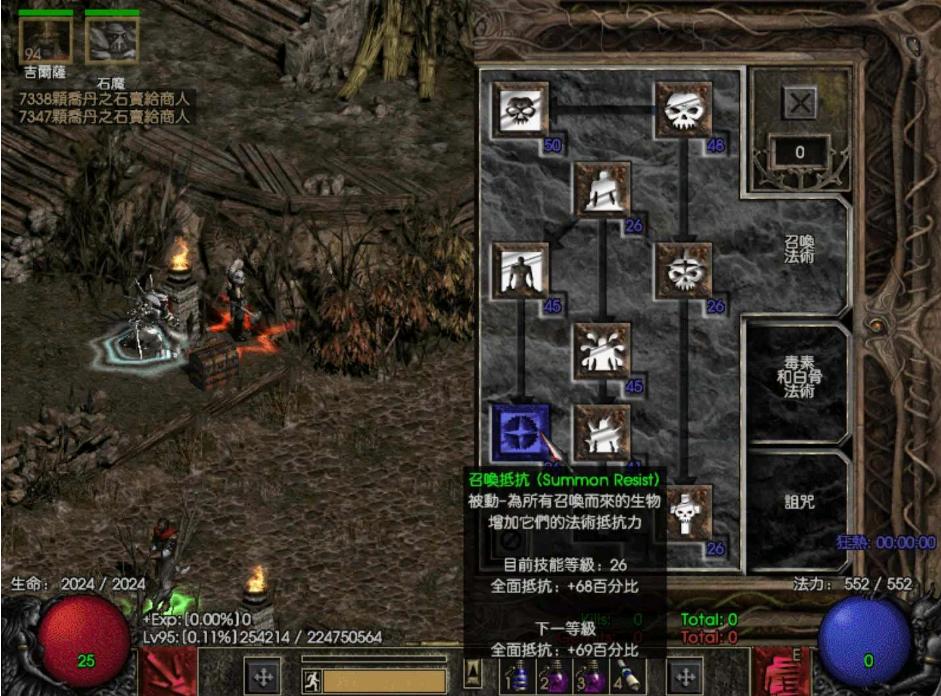Choose the Raise Skeleton skill at level 48
This screenshot has height=696, width=941.
pyautogui.click(x=683, y=109)
